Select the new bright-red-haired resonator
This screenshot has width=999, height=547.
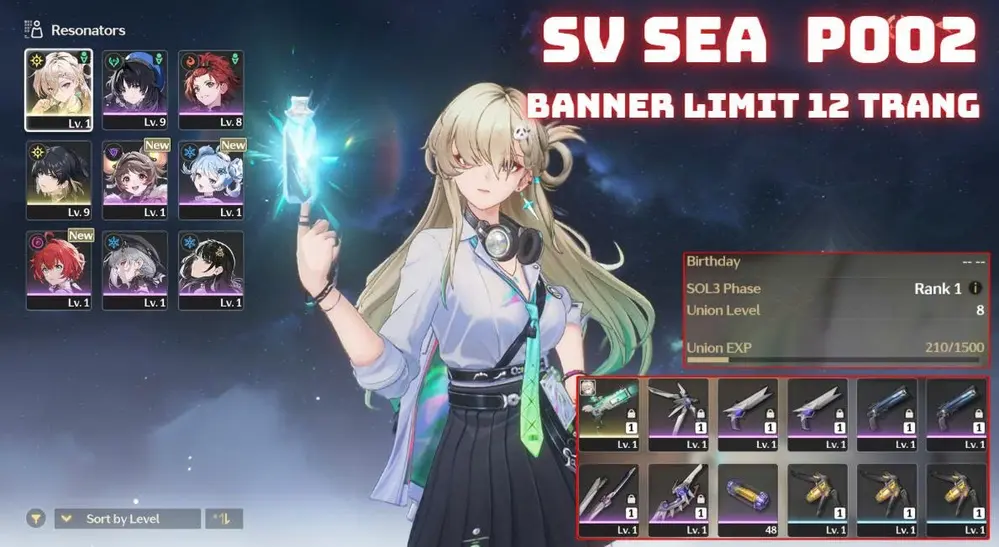[x=58, y=265]
